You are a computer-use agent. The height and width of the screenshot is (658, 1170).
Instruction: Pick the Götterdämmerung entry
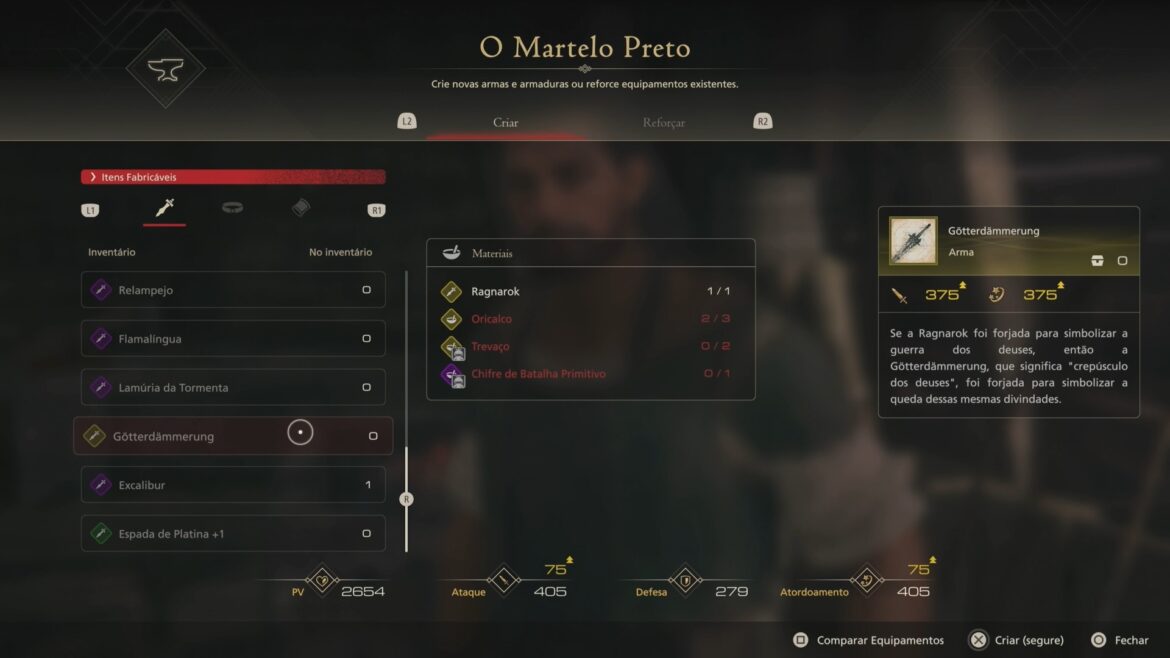(232, 436)
